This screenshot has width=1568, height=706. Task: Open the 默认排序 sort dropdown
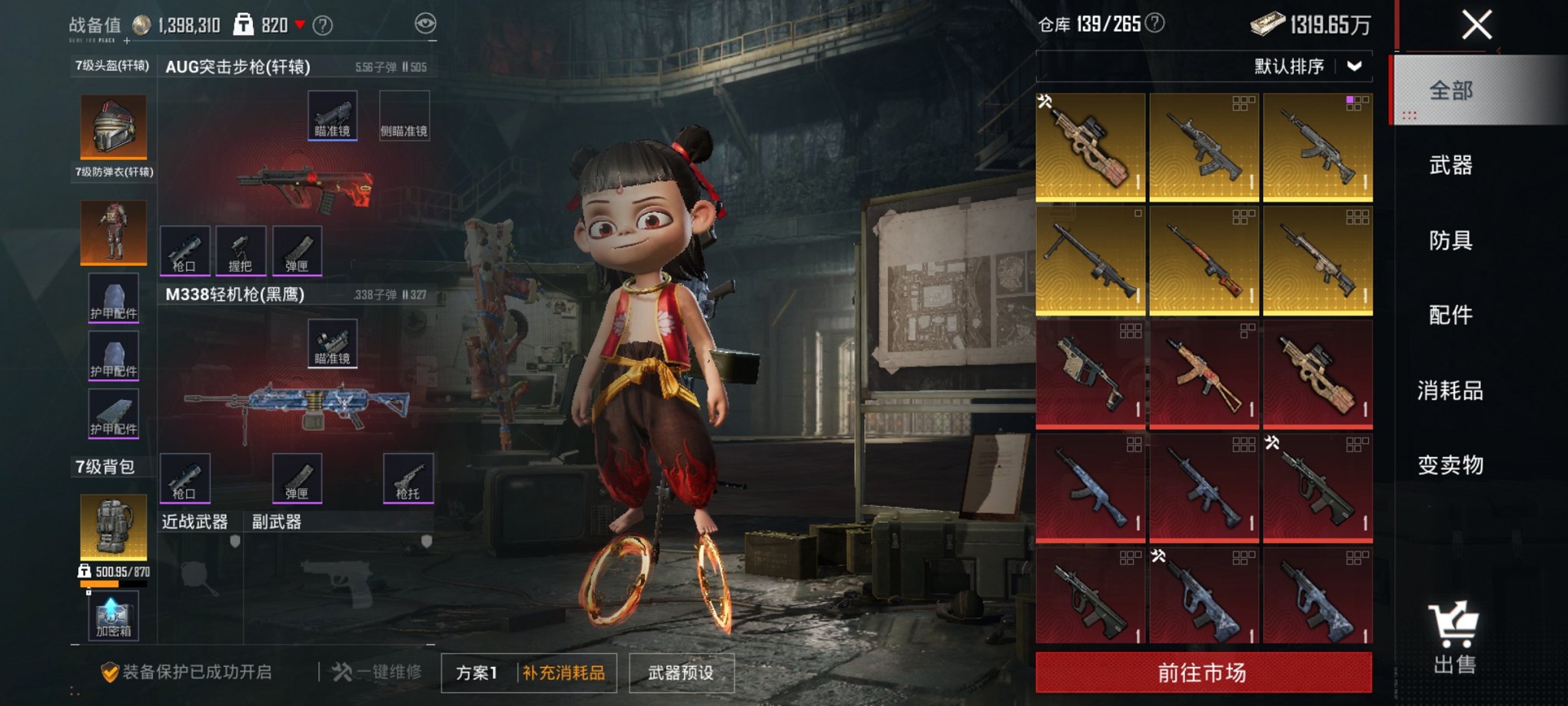pyautogui.click(x=1307, y=67)
